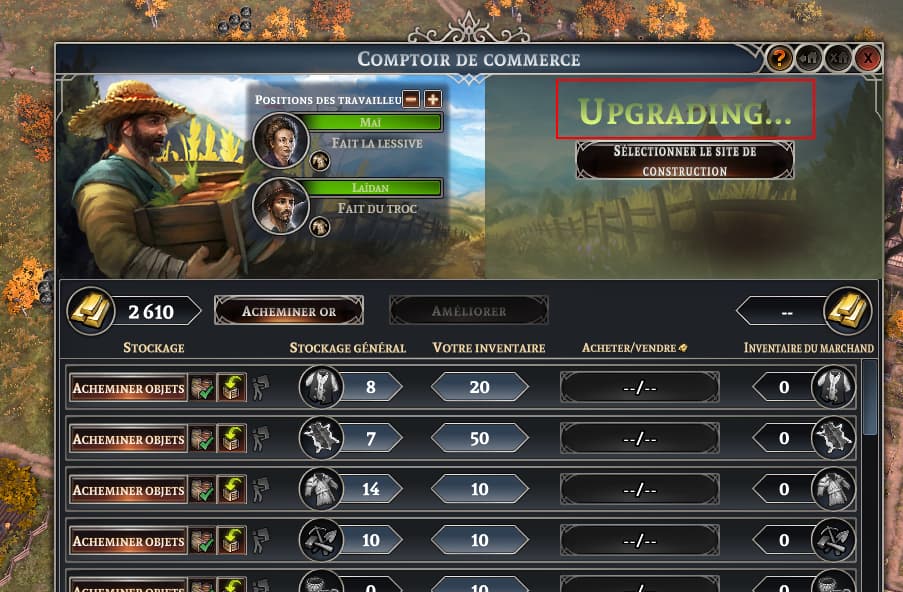Select worker Mai's portrait
The image size is (903, 592).
click(x=280, y=139)
